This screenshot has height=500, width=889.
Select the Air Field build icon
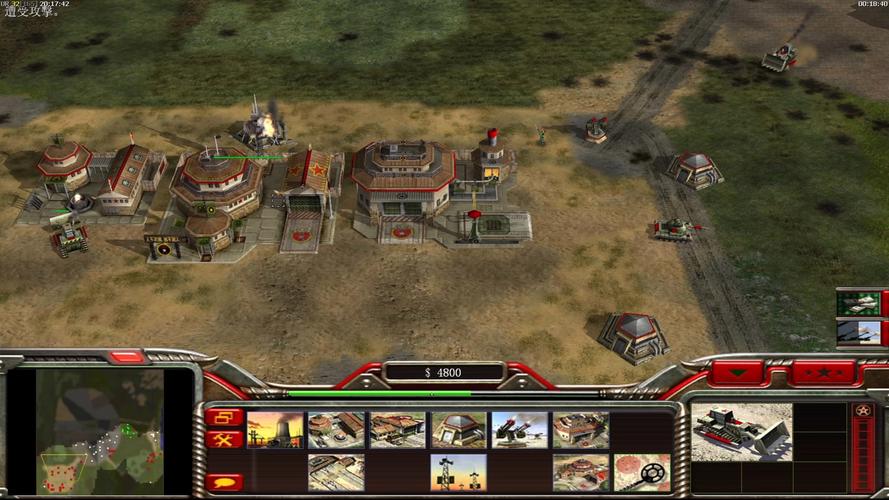pyautogui.click(x=336, y=472)
